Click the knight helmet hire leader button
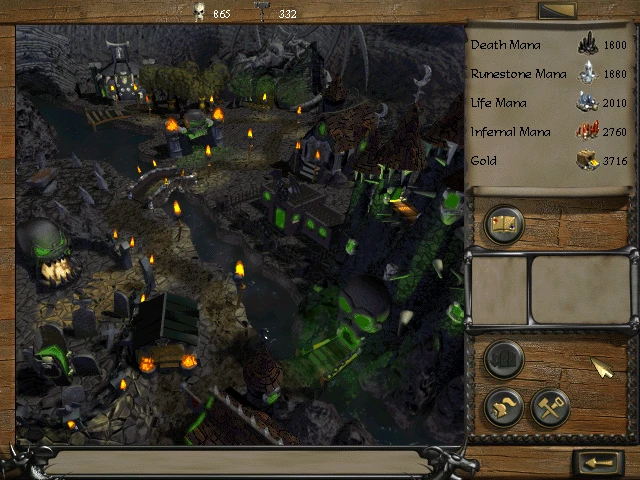 (502, 407)
